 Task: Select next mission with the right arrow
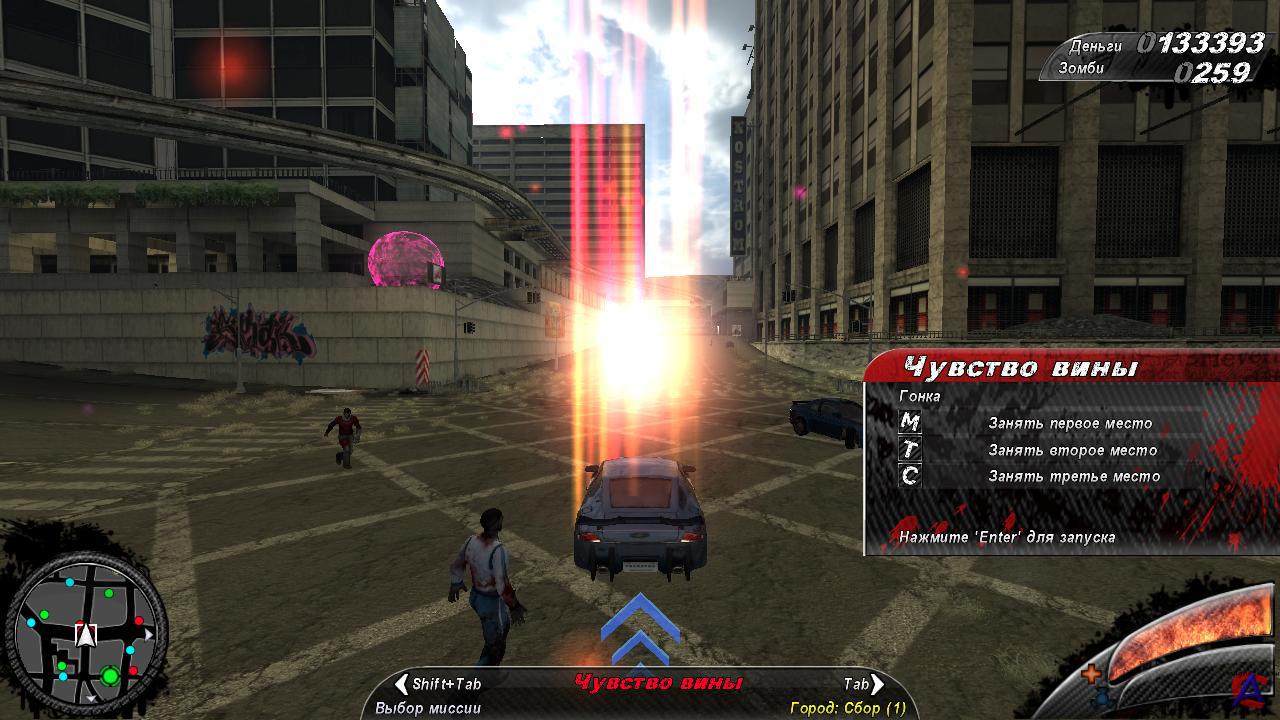[x=877, y=684]
